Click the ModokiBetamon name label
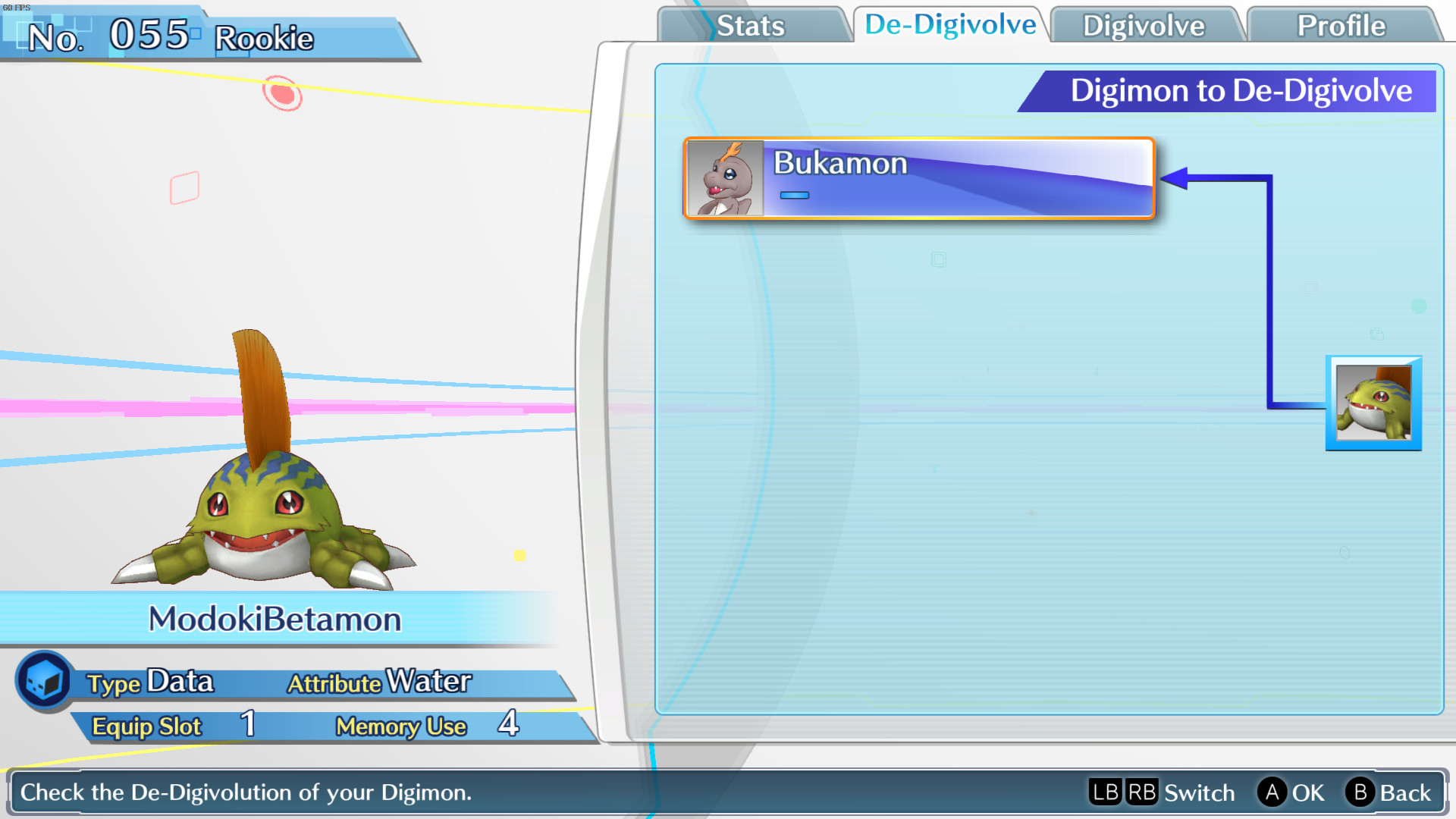1456x819 pixels. [276, 620]
